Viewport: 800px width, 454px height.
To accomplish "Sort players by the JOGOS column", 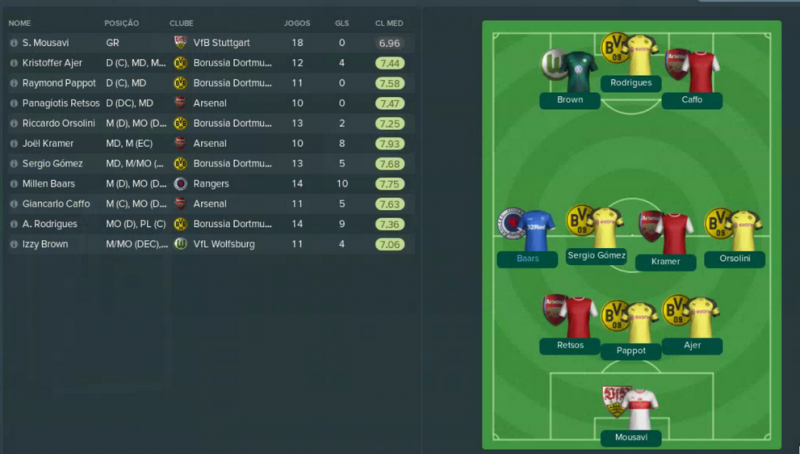I will pyautogui.click(x=297, y=21).
